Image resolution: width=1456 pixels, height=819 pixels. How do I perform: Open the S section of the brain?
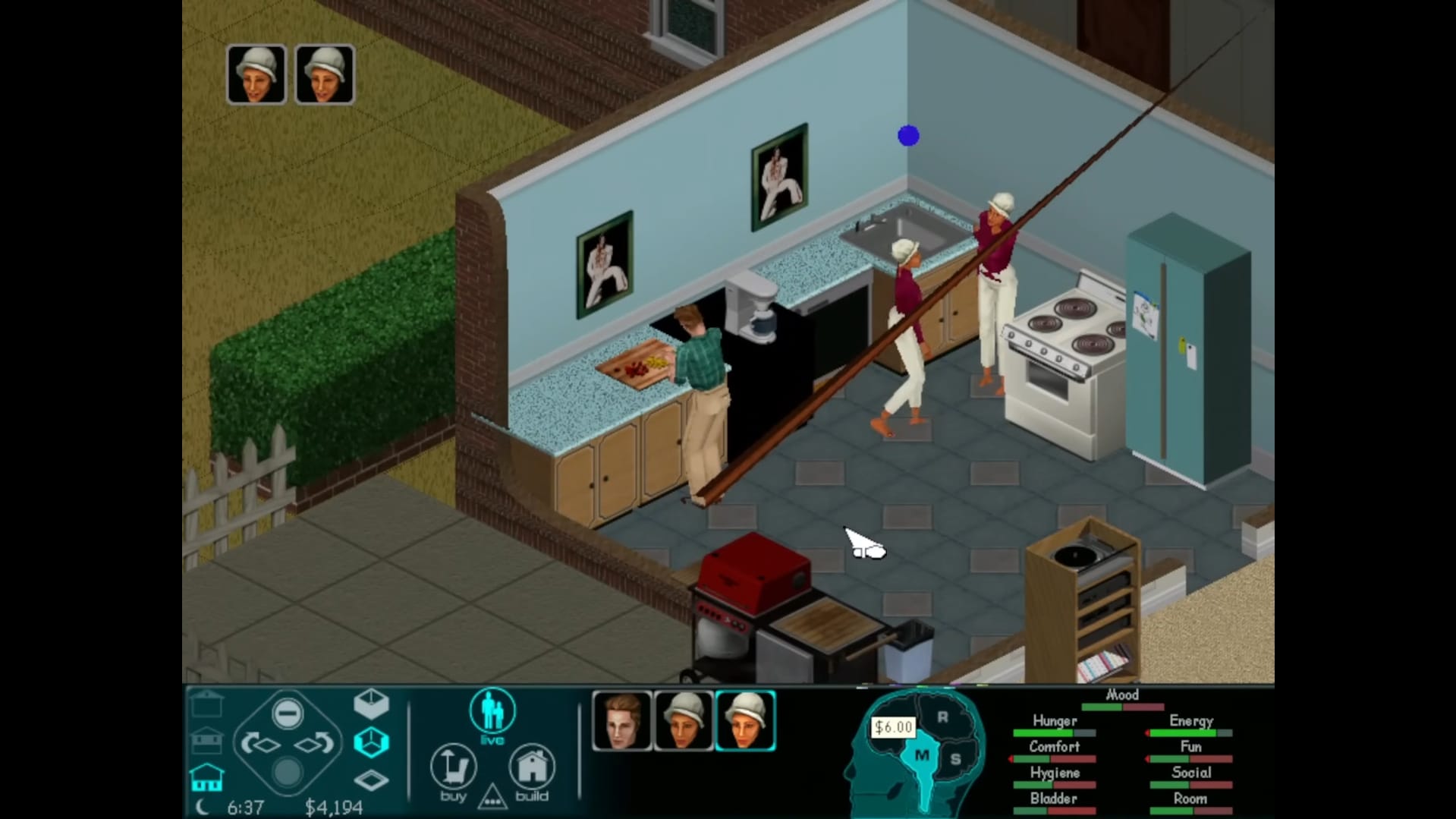(955, 758)
